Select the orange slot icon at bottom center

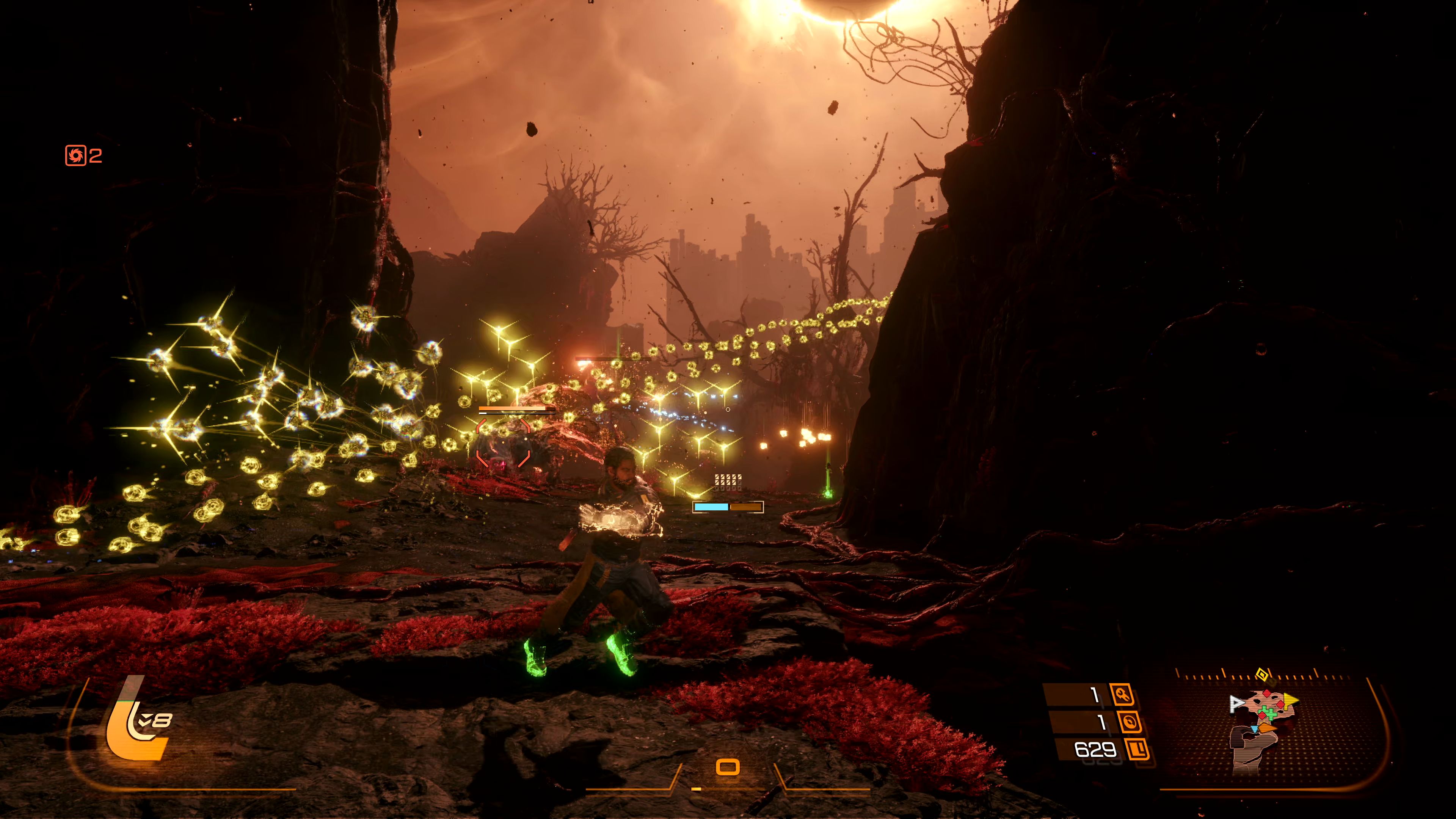(x=728, y=767)
